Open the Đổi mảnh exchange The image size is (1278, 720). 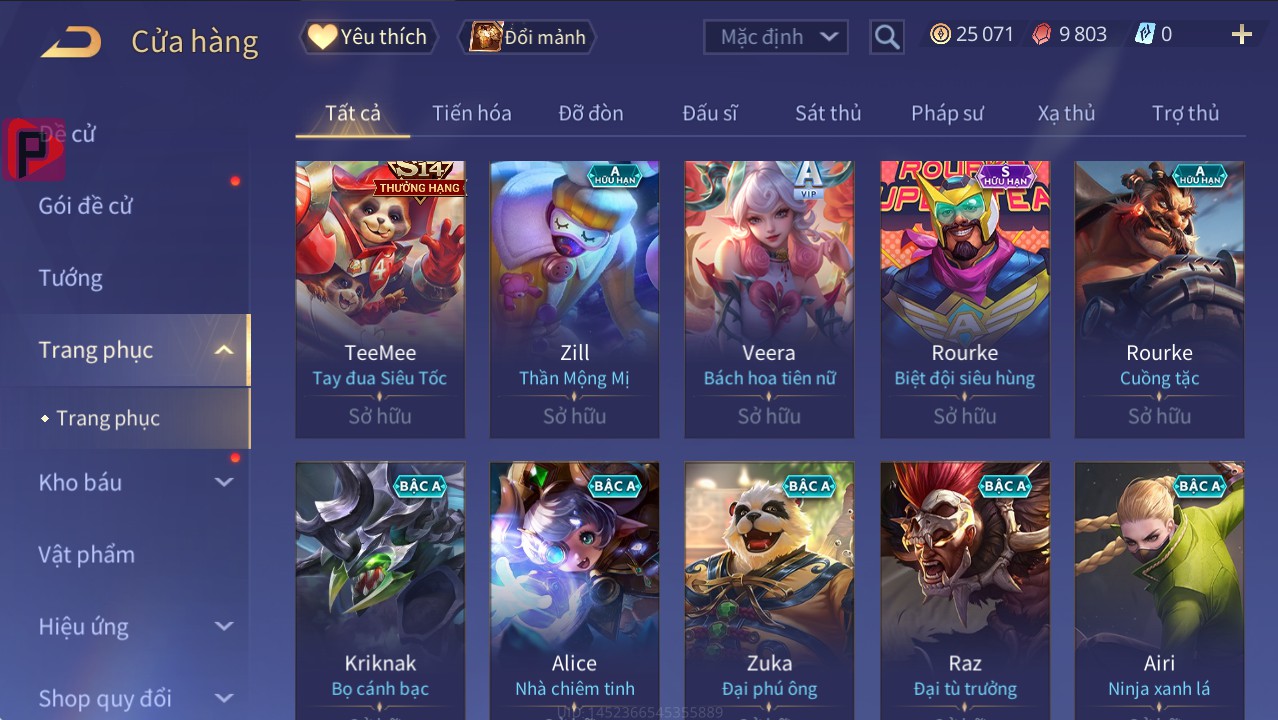(x=528, y=37)
